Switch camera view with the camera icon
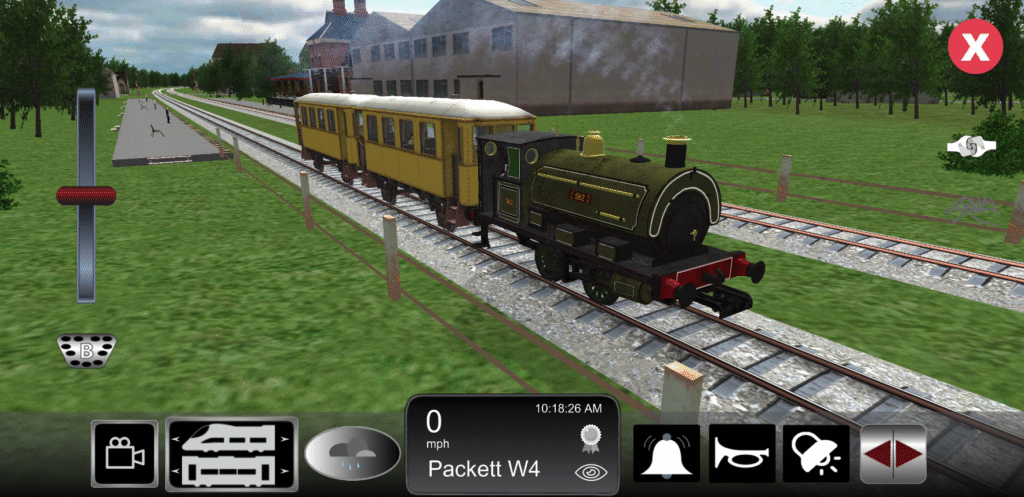1024x497 pixels. point(125,454)
